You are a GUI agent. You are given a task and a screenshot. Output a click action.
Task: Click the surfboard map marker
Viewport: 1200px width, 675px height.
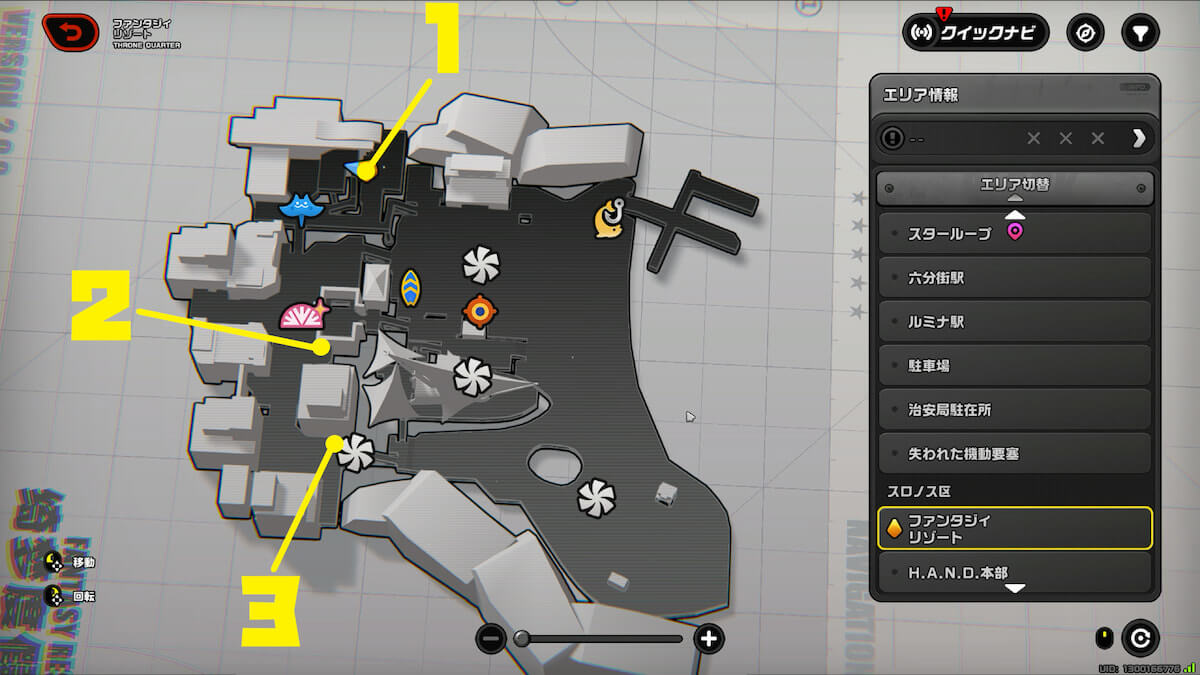click(410, 287)
